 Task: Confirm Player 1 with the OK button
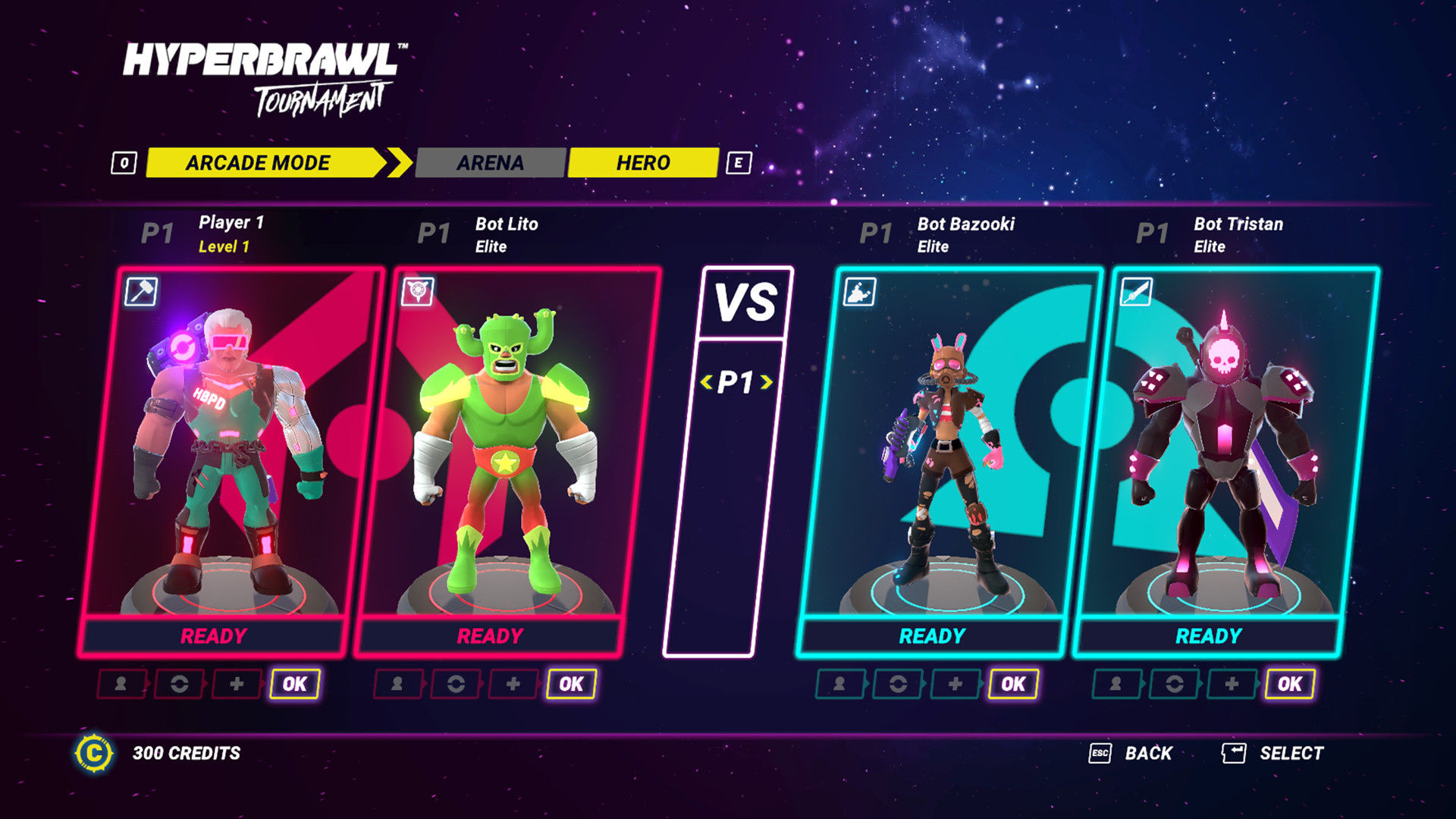coord(293,683)
